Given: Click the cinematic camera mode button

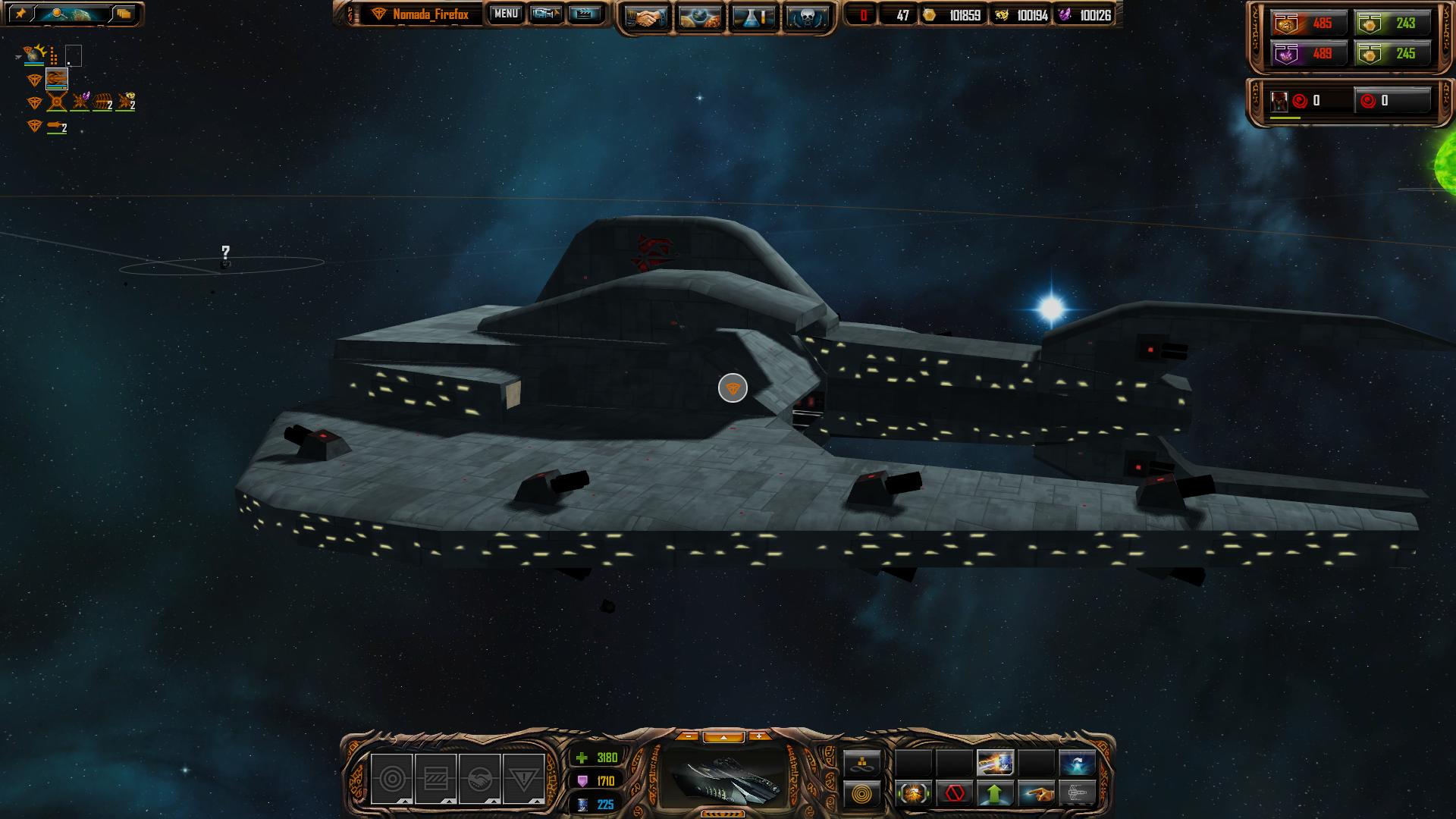Looking at the screenshot, I should 545,14.
